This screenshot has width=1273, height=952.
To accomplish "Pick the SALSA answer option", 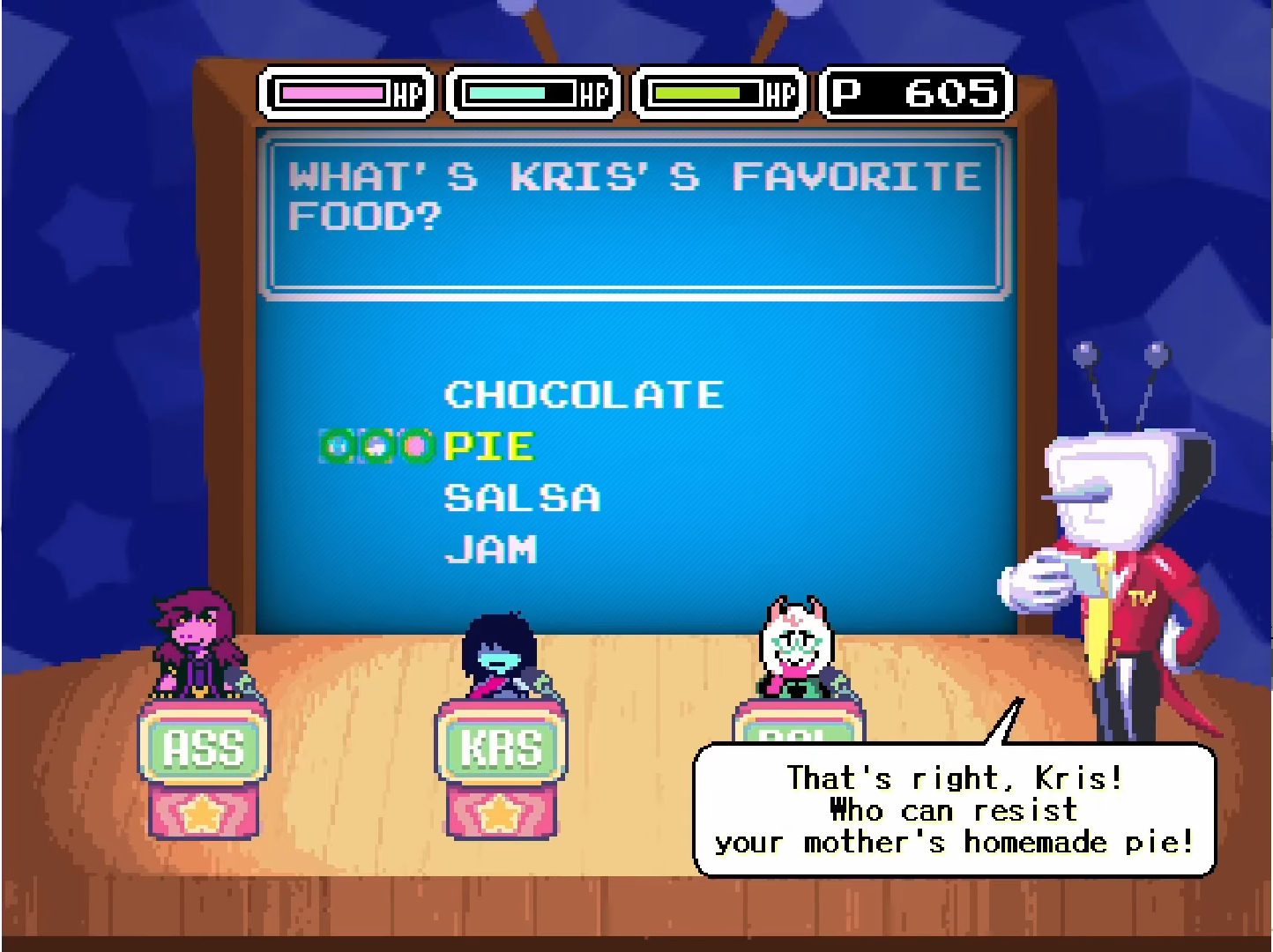I will coord(522,498).
